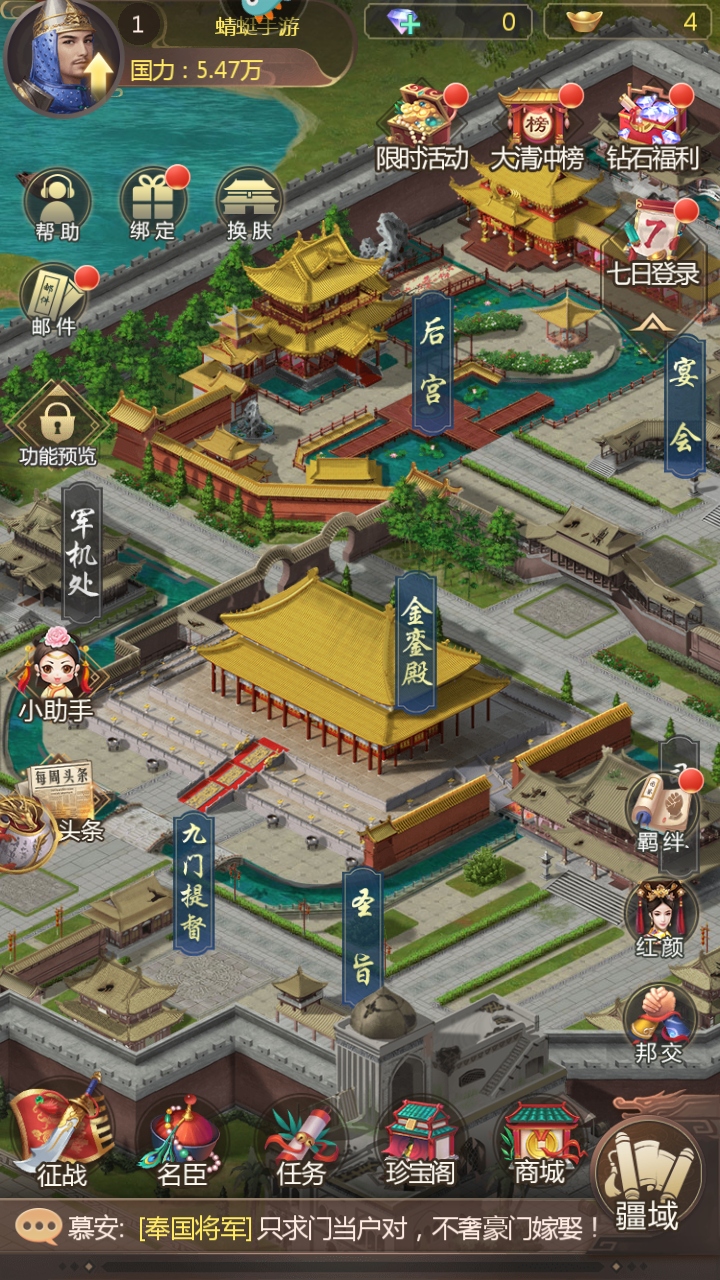This screenshot has height=1280, width=720.
Task: Tap the 小助手 assistant girl icon
Action: point(57,675)
